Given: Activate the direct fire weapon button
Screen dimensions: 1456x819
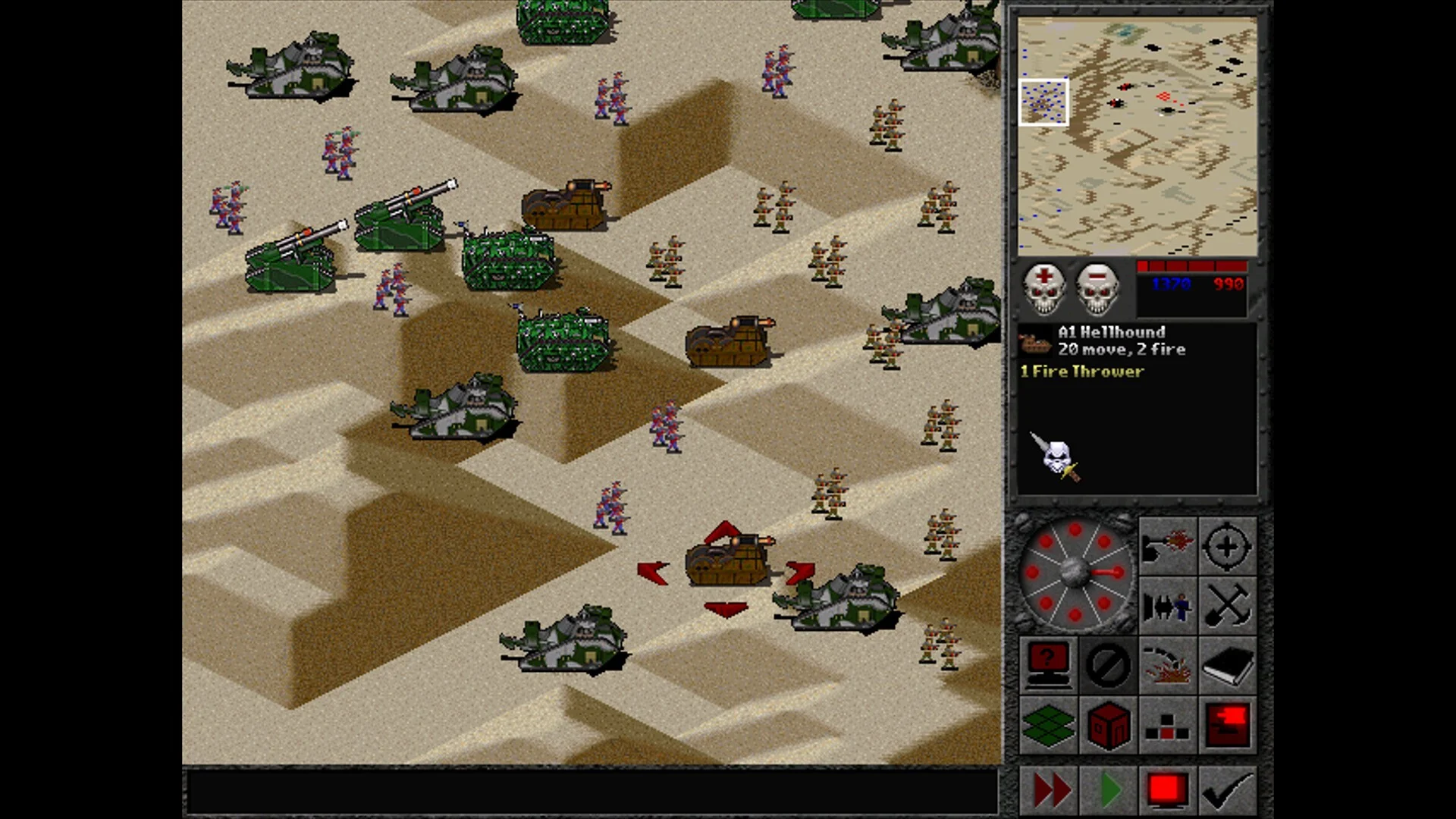Looking at the screenshot, I should (1167, 545).
